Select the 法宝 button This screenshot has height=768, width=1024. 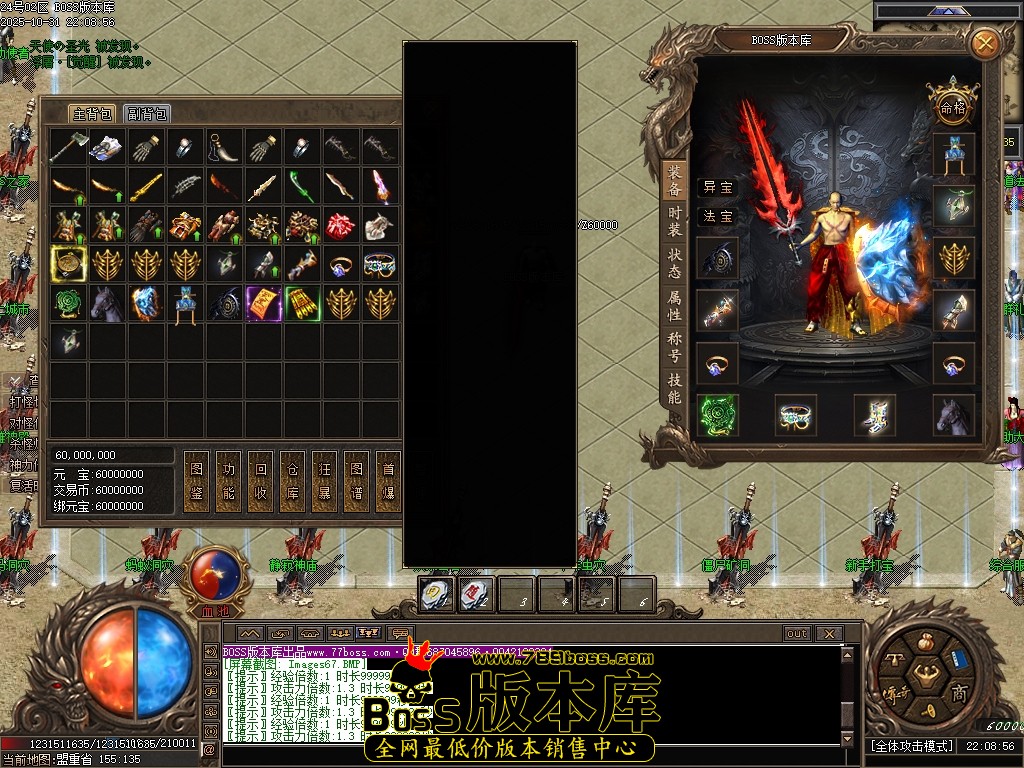pos(717,216)
